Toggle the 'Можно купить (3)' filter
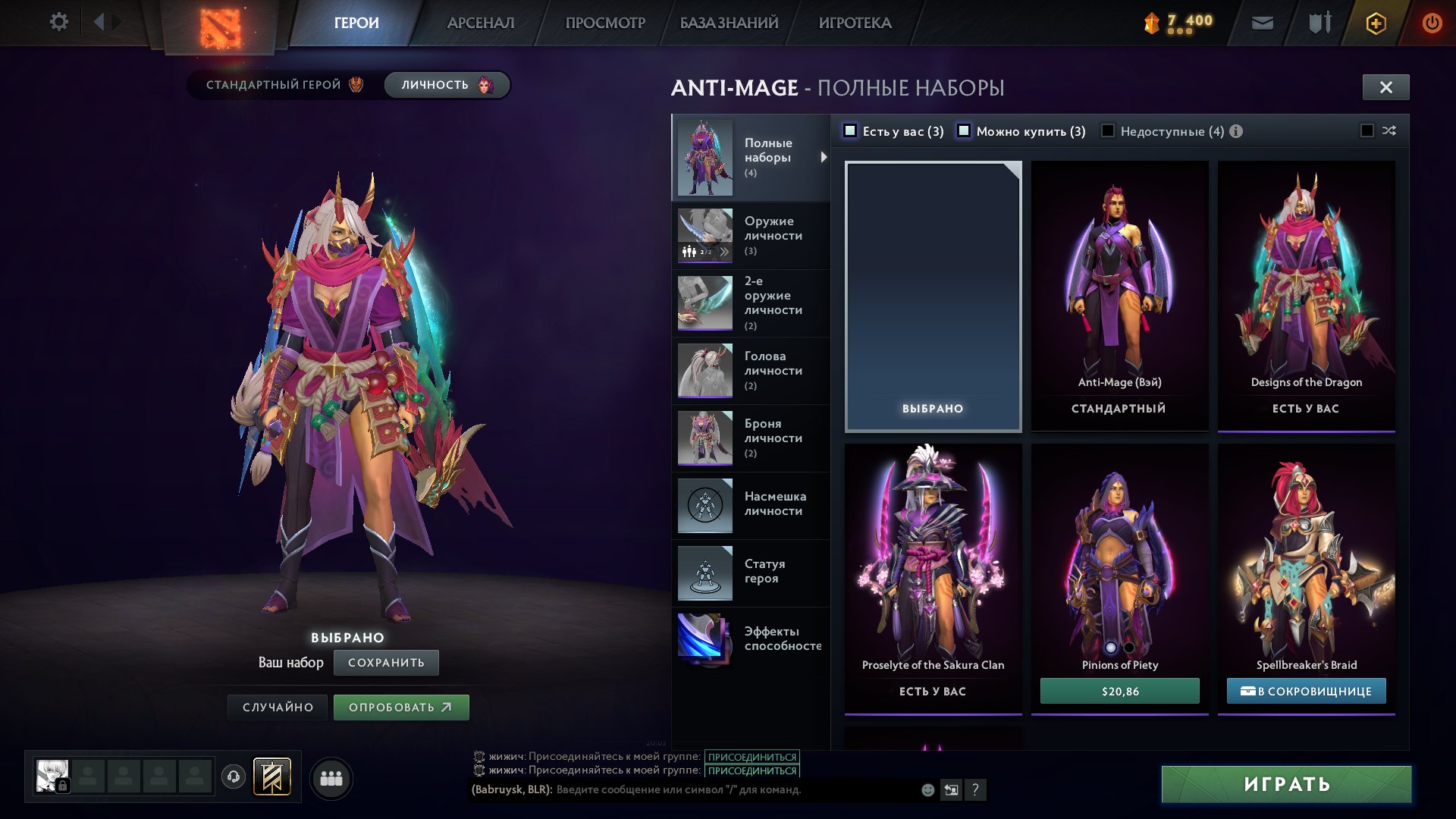This screenshot has height=819, width=1456. point(965,130)
